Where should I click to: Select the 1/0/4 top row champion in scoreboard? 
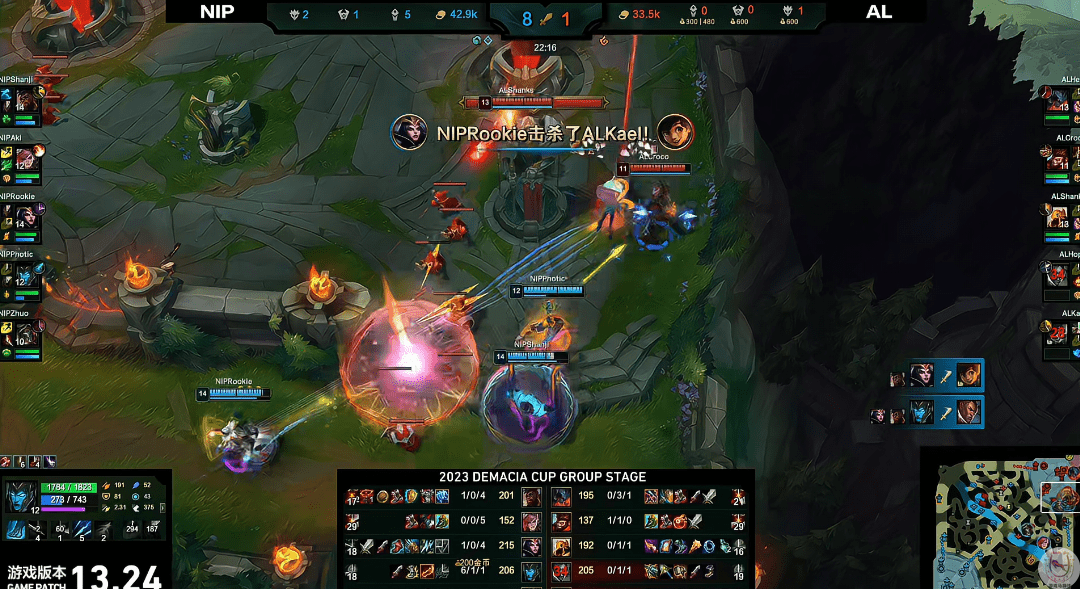(x=531, y=498)
